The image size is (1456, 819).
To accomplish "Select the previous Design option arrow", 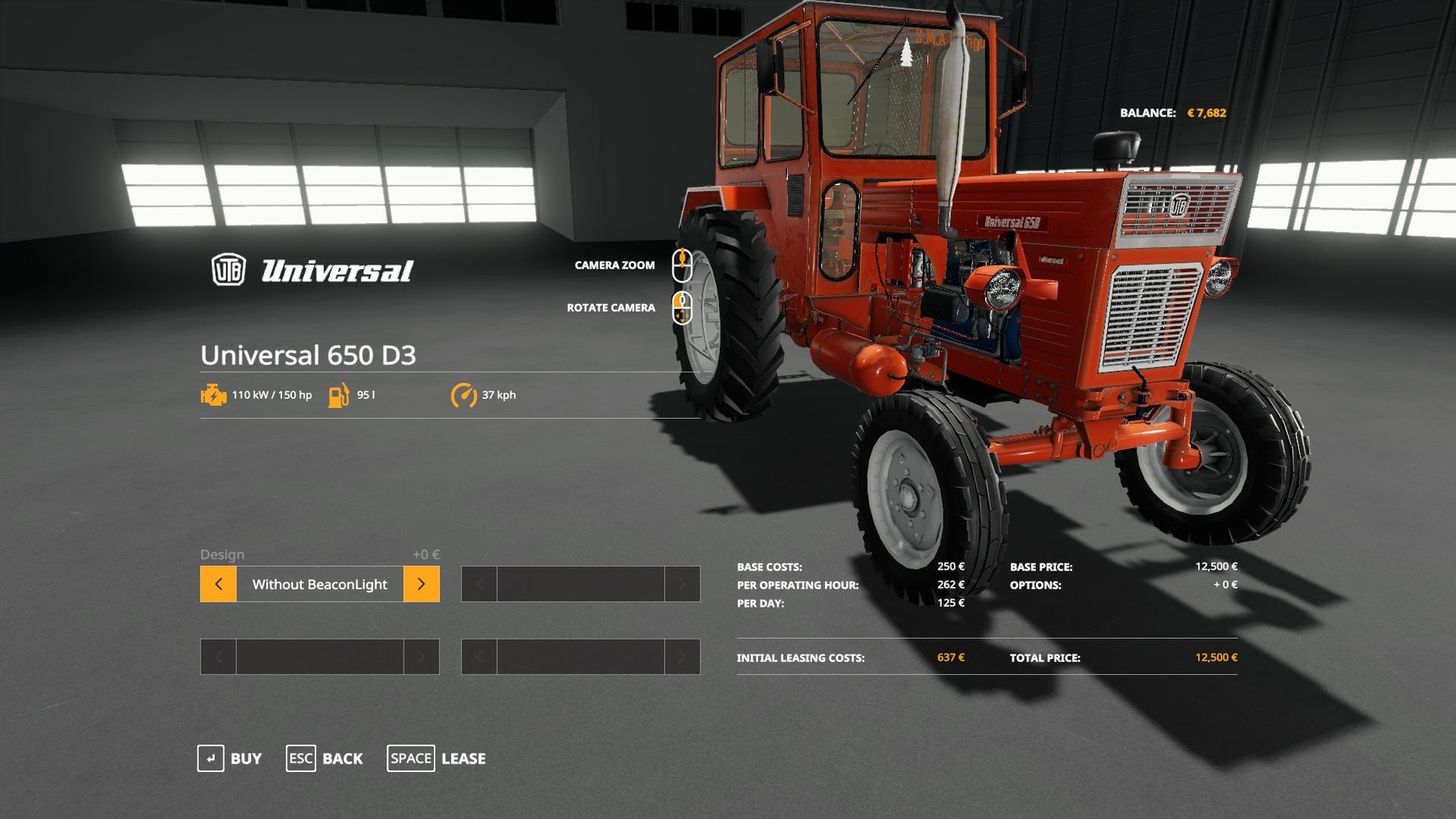I will tap(218, 584).
